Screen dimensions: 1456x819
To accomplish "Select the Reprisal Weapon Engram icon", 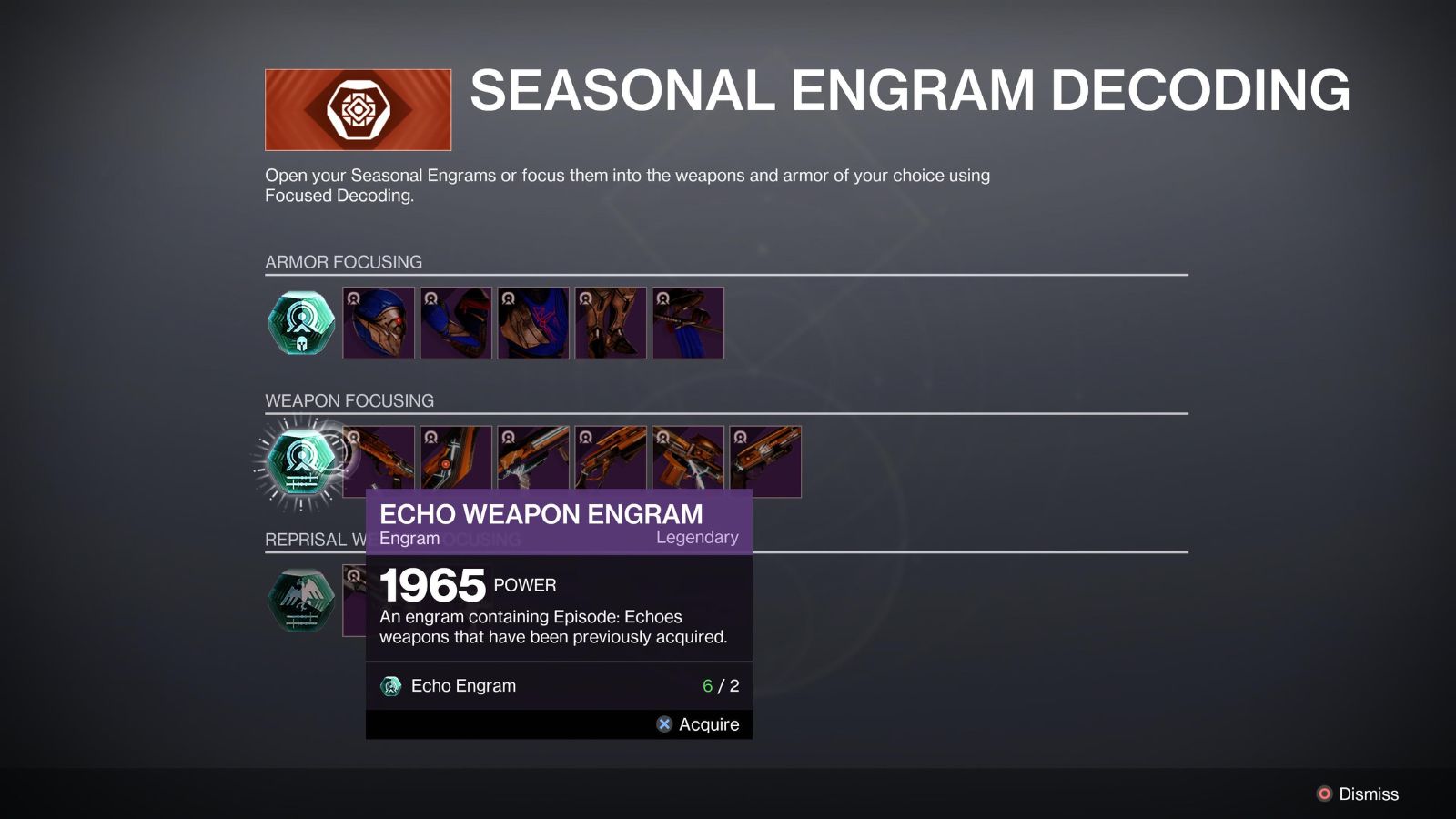I will tap(299, 601).
